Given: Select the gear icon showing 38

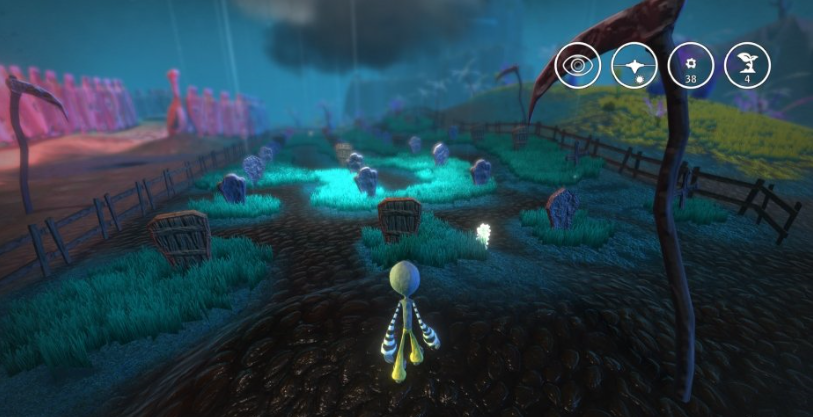Looking at the screenshot, I should 691,66.
